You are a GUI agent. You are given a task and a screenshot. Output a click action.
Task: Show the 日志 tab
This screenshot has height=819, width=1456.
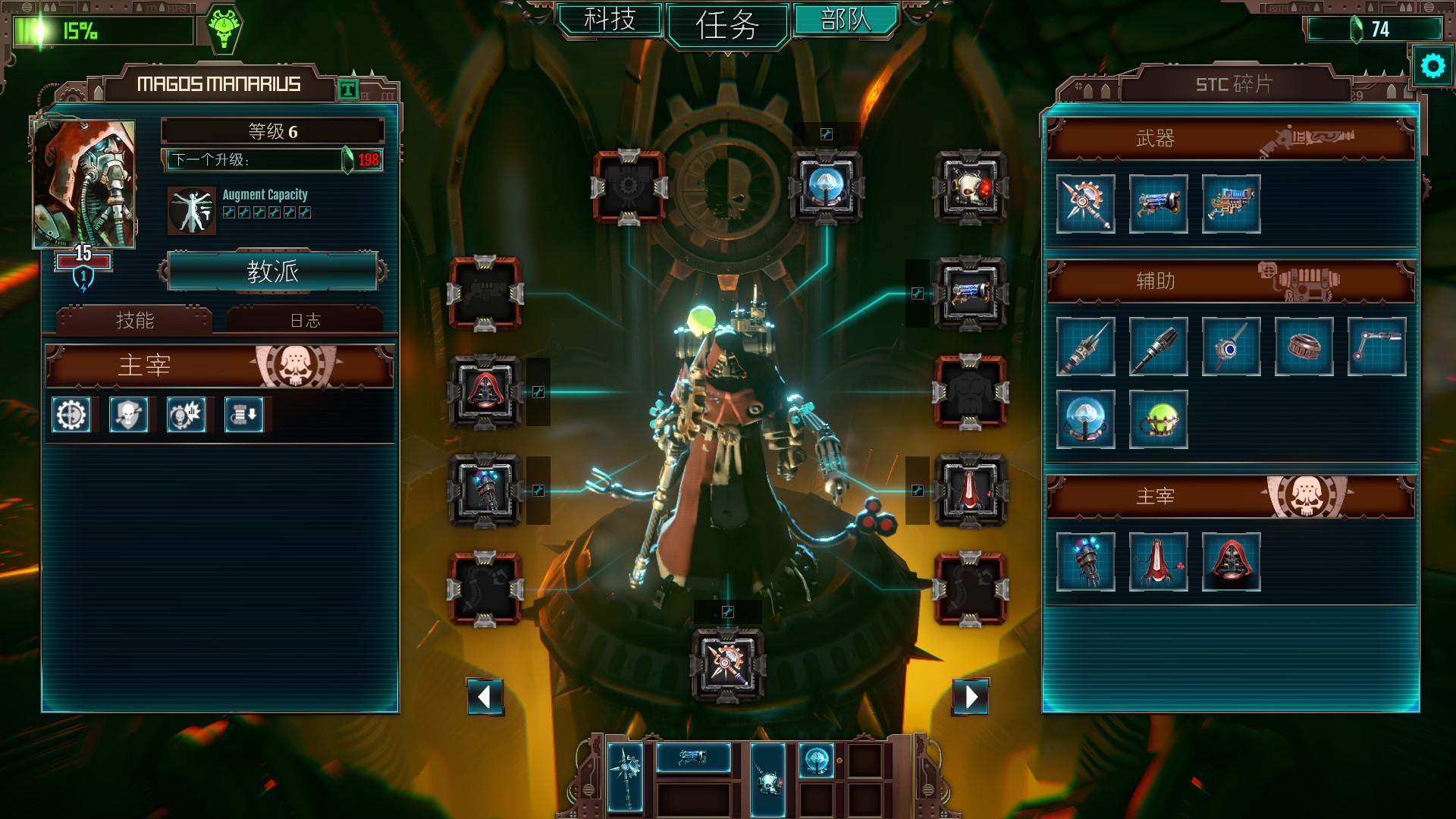point(306,320)
